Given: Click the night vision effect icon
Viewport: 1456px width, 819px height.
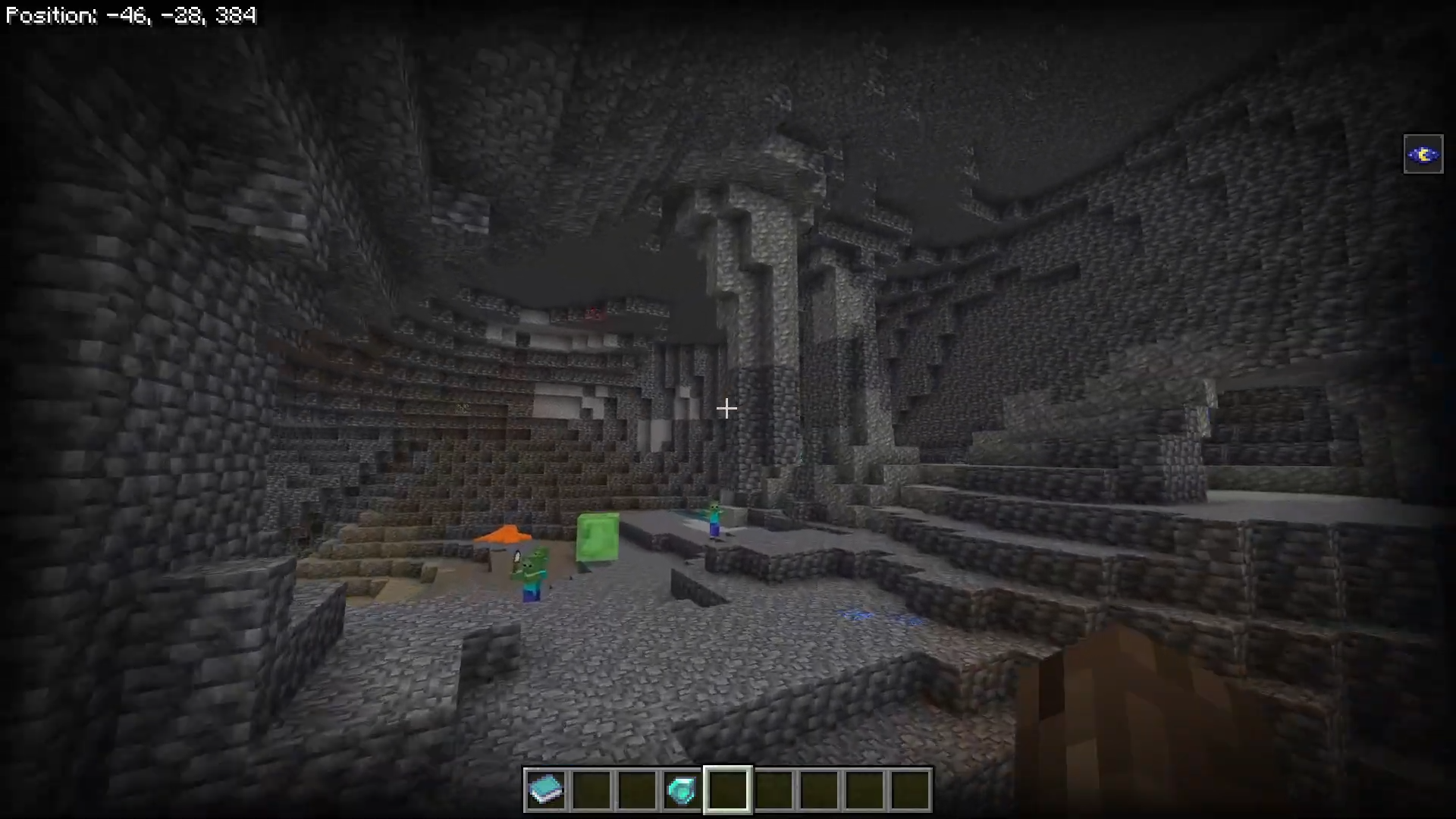Looking at the screenshot, I should click(x=1423, y=155).
